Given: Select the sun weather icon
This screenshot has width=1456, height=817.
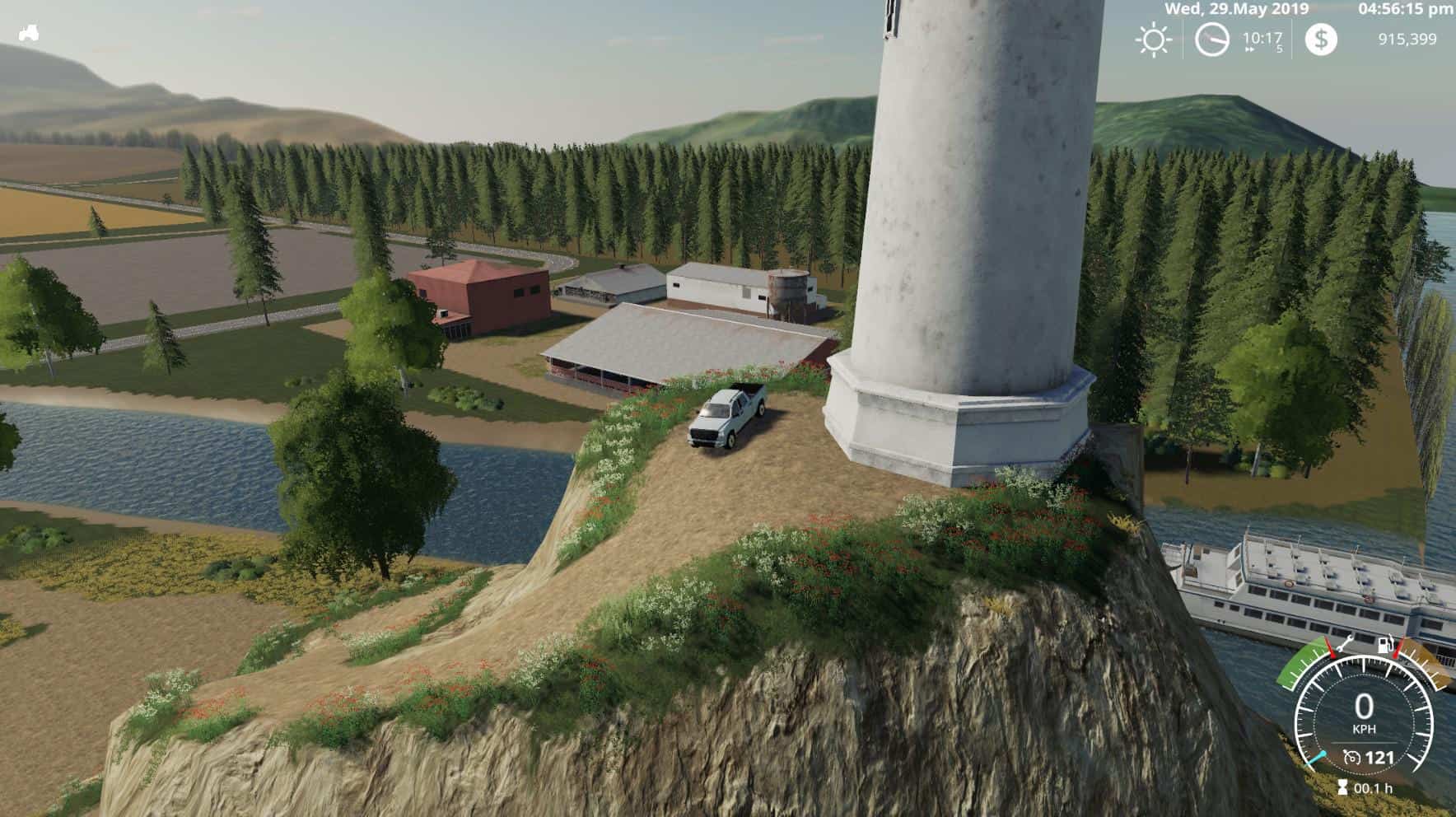Looking at the screenshot, I should click(1153, 40).
